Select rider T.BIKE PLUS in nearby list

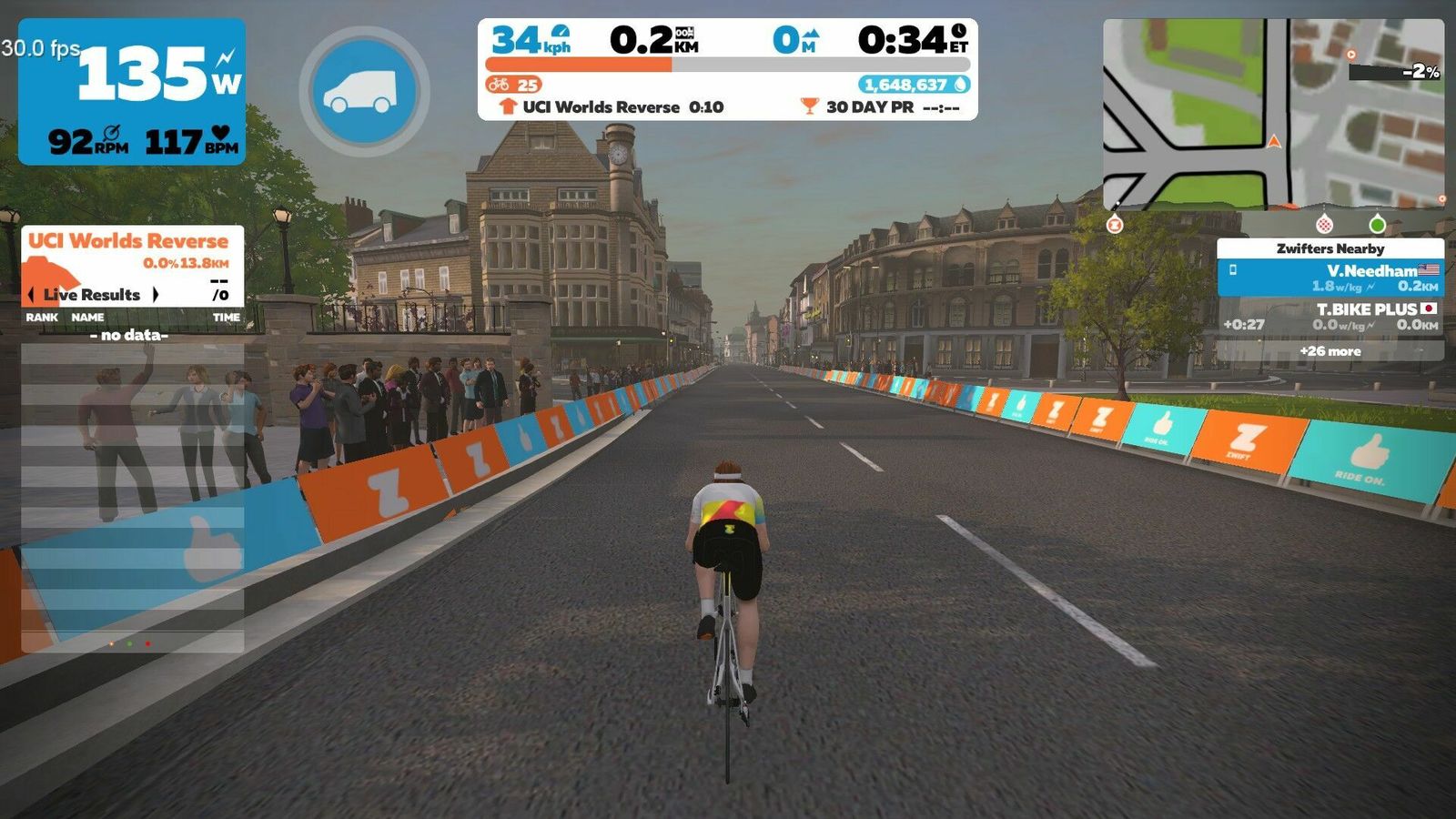1330,317
